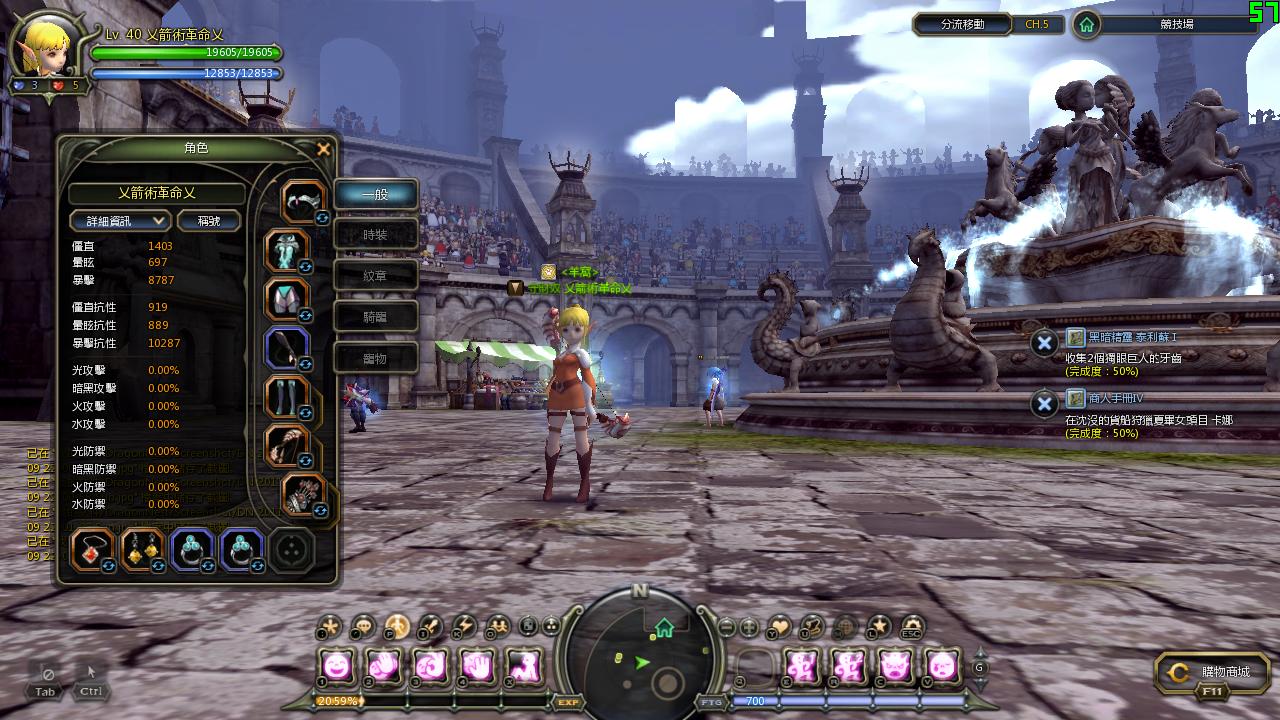
Task: Switch to the 時裝 costume tab
Action: 375,235
